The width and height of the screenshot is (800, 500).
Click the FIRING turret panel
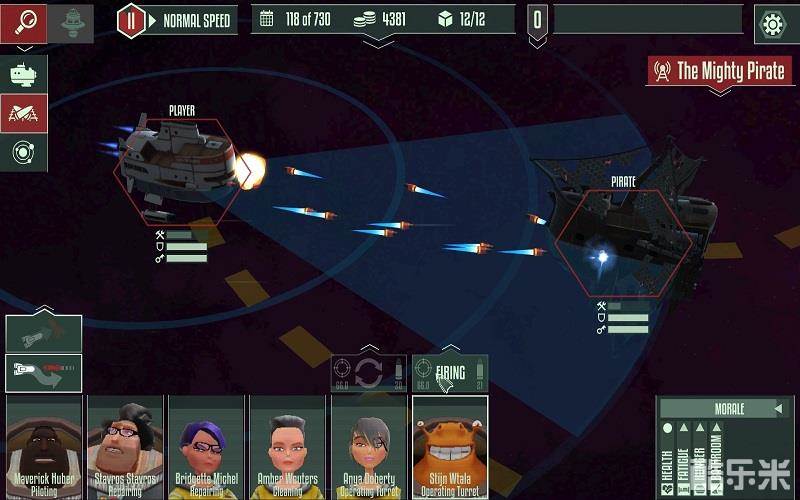450,374
